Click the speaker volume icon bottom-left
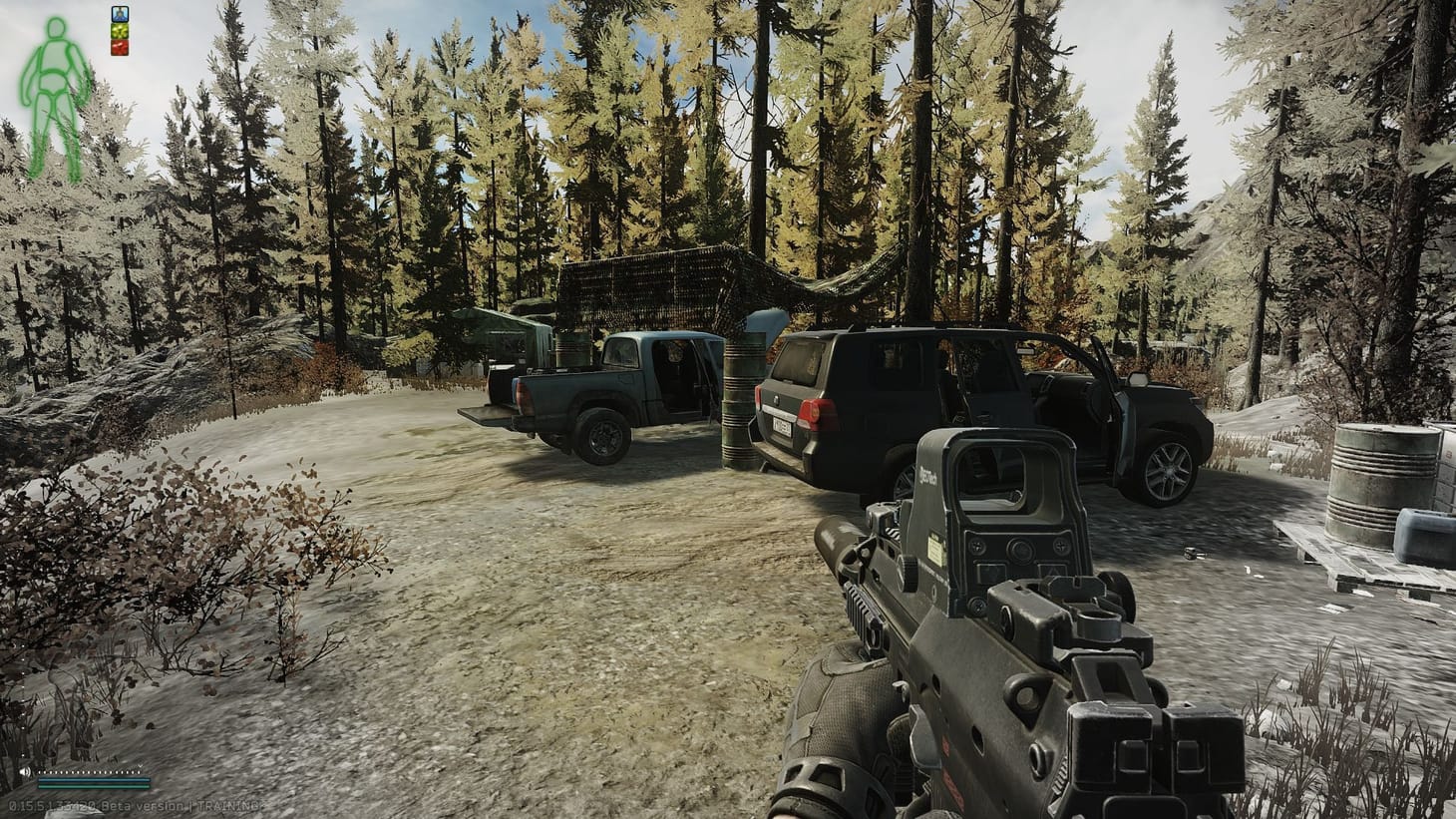 [x=26, y=772]
